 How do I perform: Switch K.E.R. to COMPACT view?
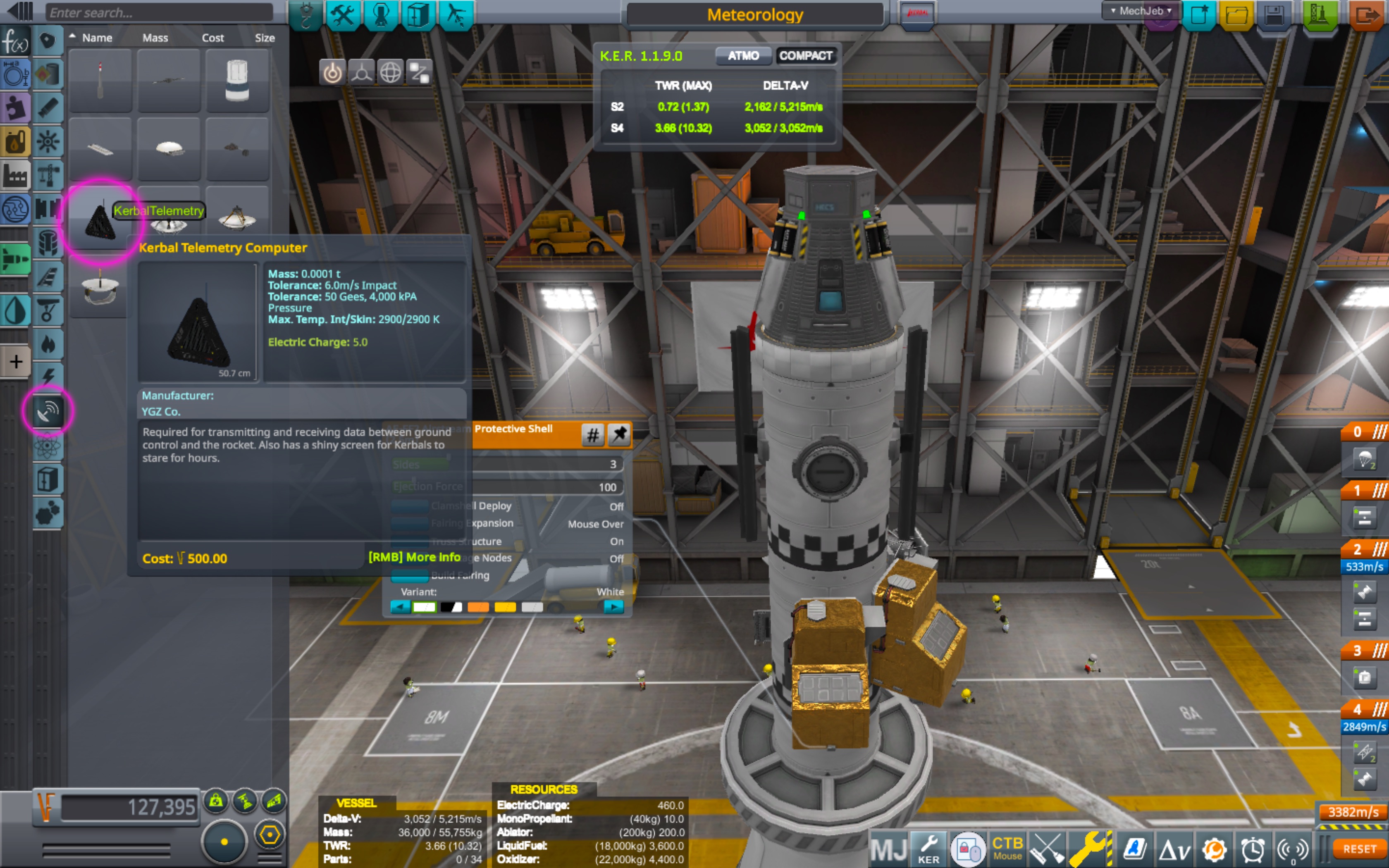tap(805, 56)
